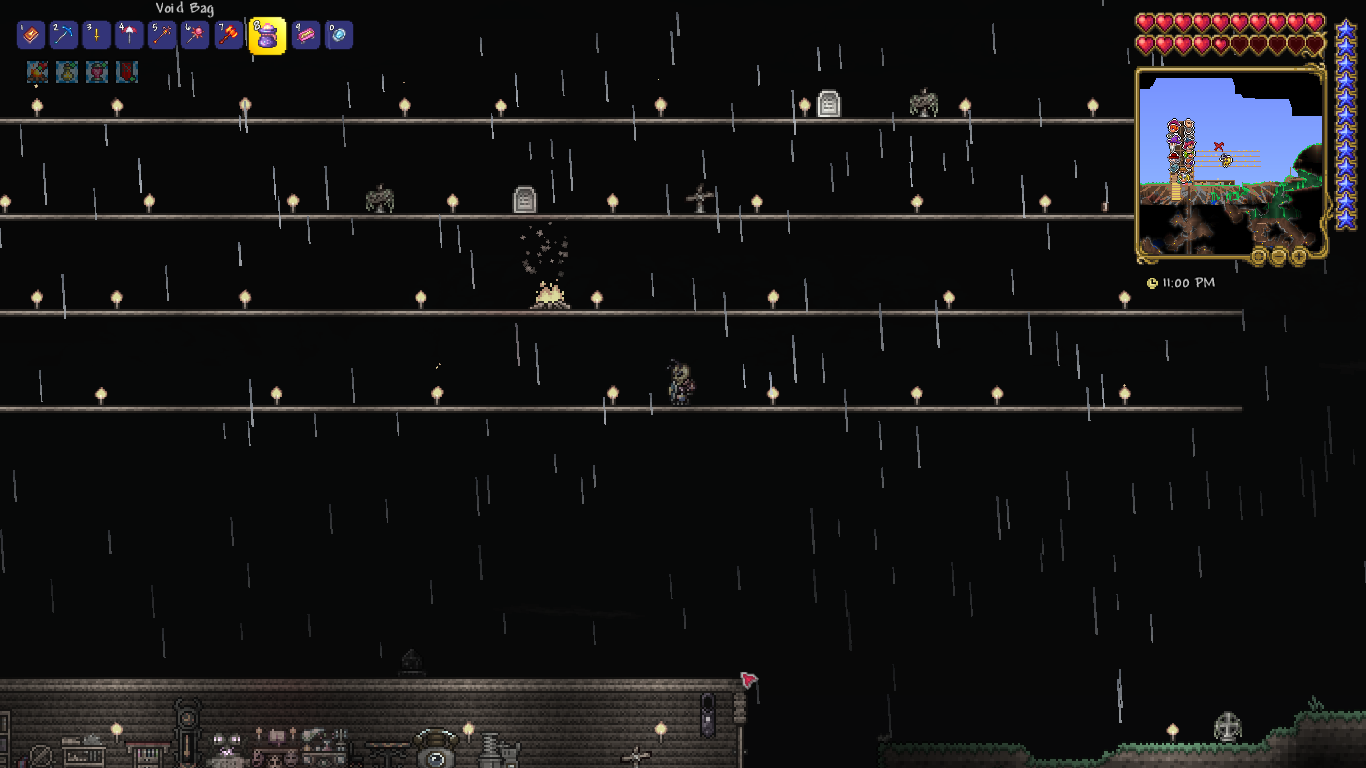Choose the small golden sword slot
This screenshot has height=768, width=1366.
click(97, 36)
